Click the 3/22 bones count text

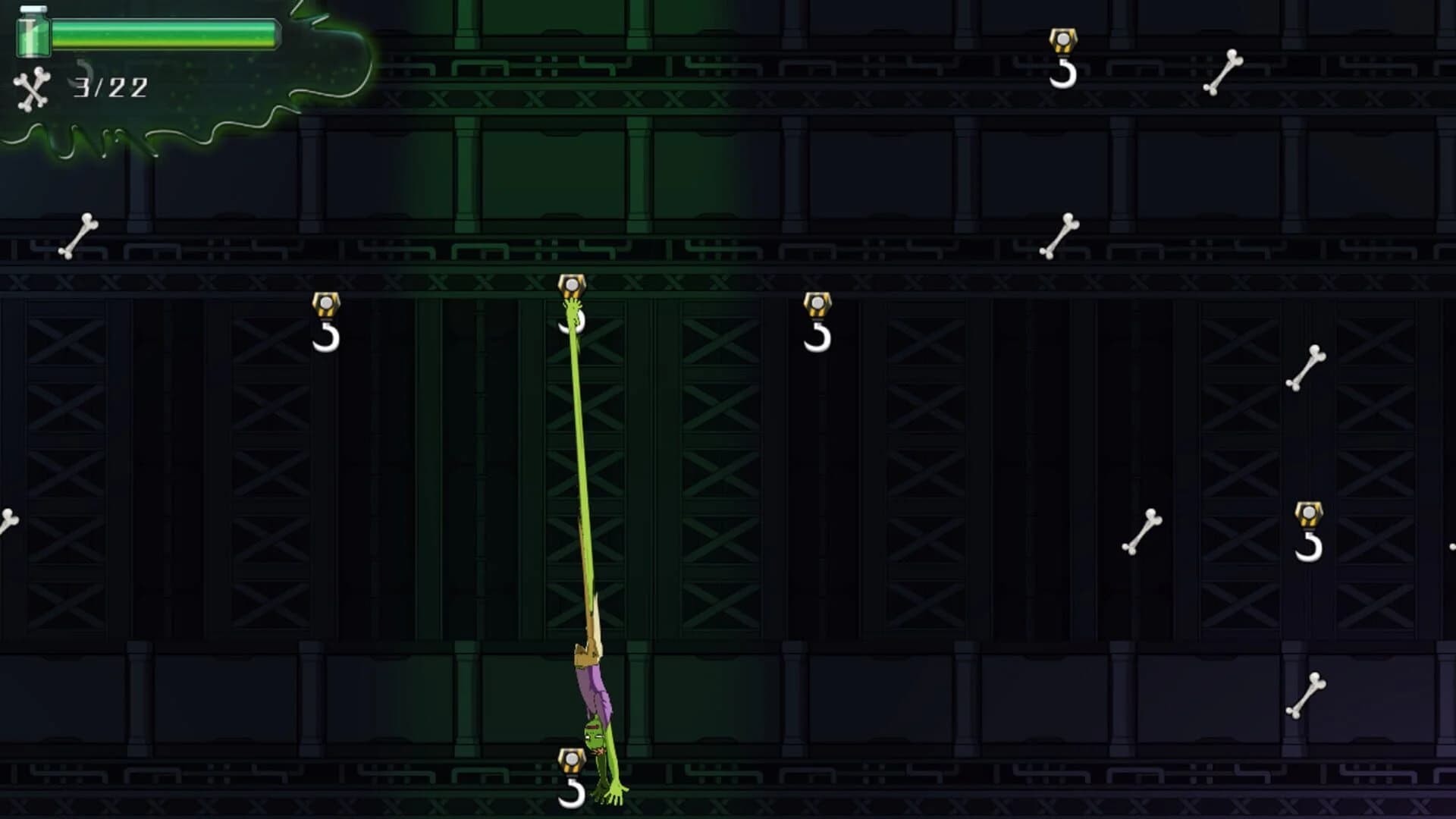110,87
